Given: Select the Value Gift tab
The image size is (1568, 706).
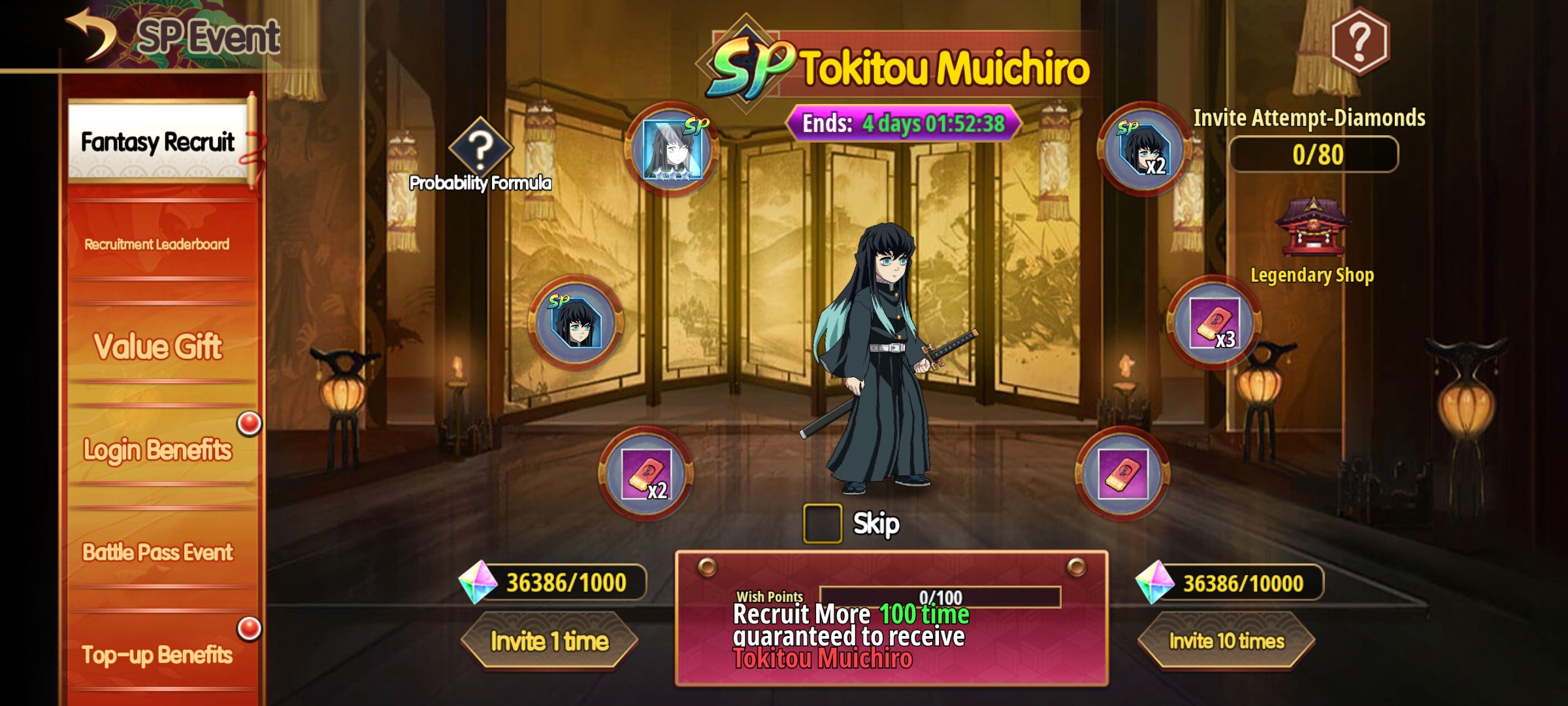Looking at the screenshot, I should (157, 346).
